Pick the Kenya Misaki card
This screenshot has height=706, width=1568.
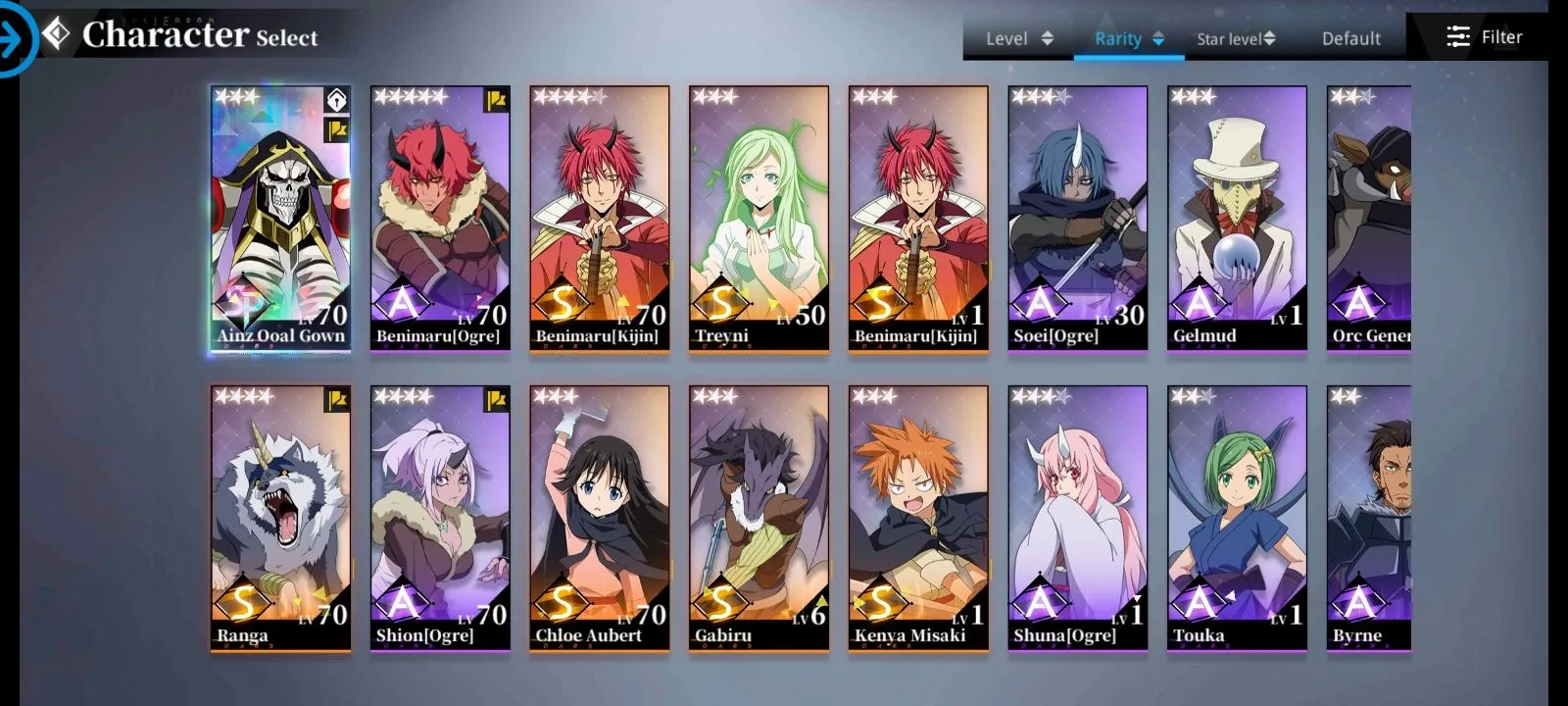click(918, 518)
